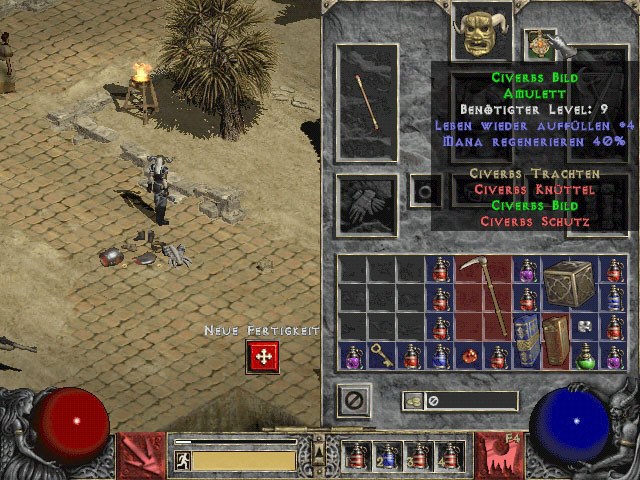Select the Horadric Cube in the inventory

(x=570, y=283)
